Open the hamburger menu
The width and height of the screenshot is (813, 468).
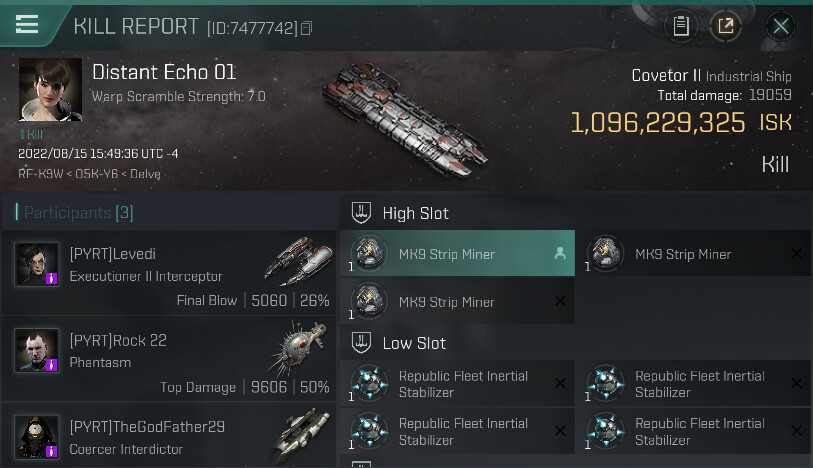27,25
